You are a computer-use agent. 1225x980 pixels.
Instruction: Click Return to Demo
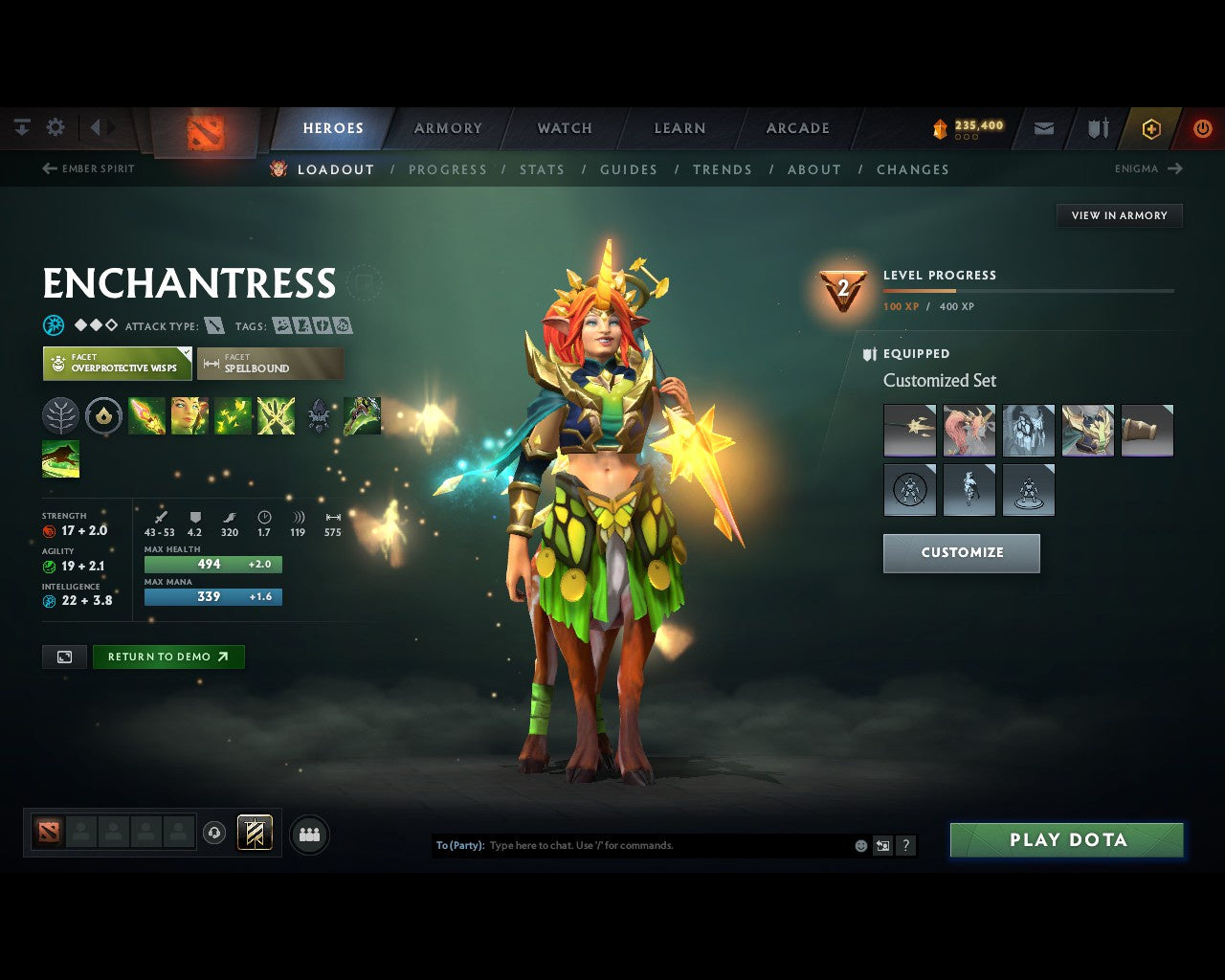168,657
